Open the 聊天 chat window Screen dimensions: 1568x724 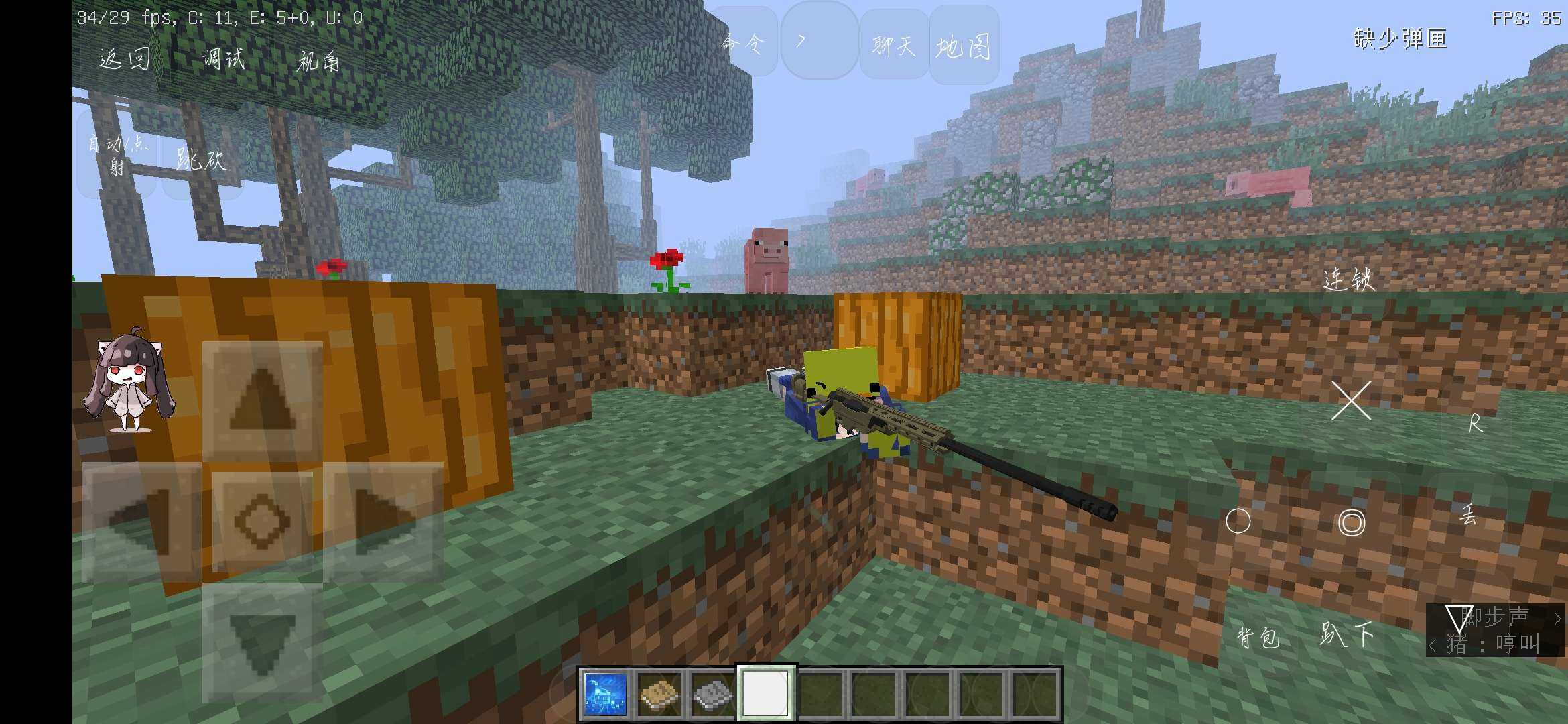(894, 46)
